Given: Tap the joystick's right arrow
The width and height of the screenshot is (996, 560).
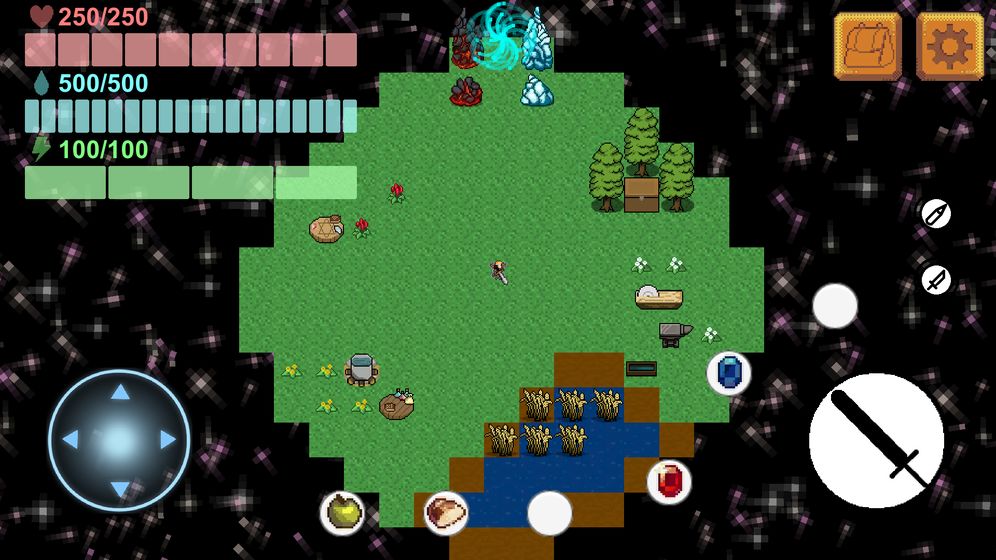Looking at the screenshot, I should pos(167,440).
